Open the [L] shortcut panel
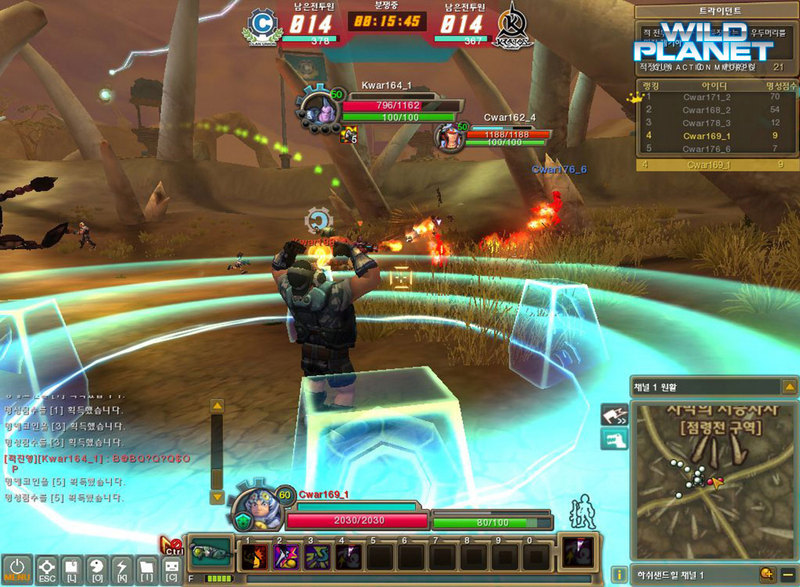This screenshot has width=800, height=587. point(72,568)
